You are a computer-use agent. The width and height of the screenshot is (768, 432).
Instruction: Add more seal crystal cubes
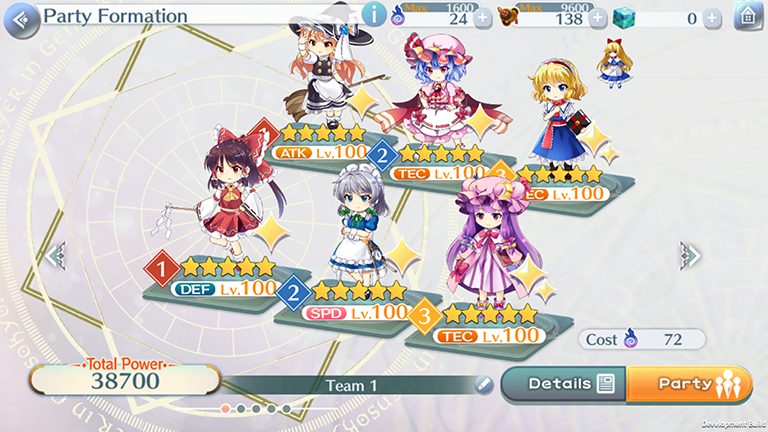point(712,18)
